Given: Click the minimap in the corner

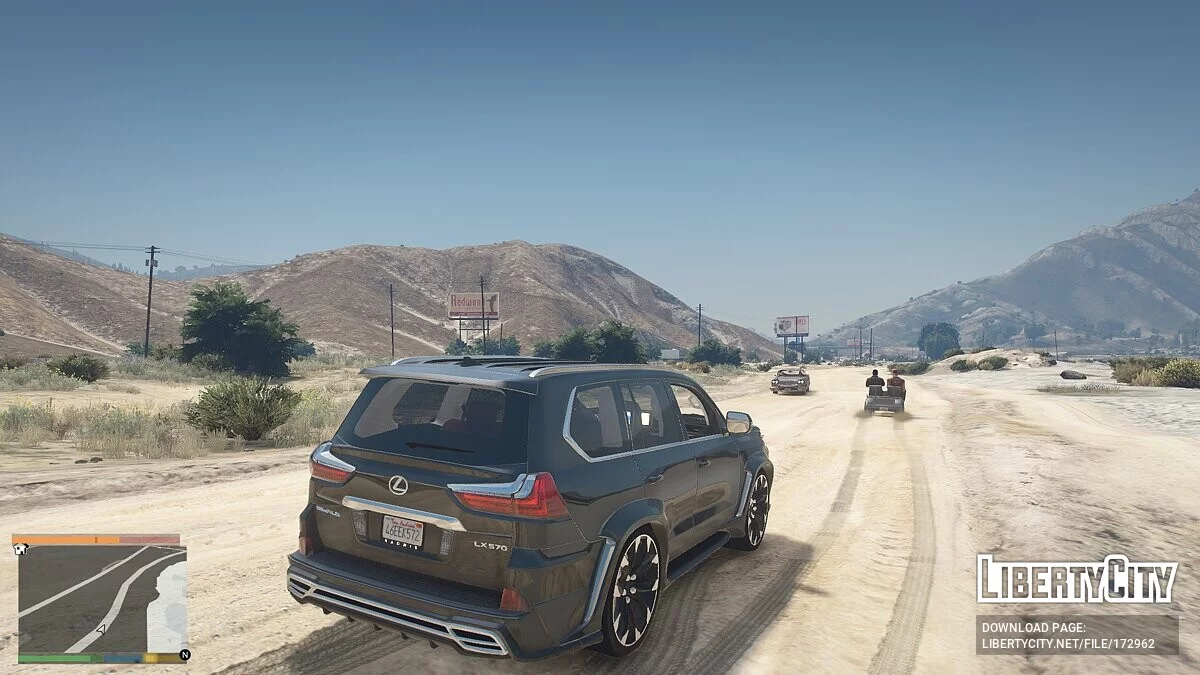Looking at the screenshot, I should point(102,598).
